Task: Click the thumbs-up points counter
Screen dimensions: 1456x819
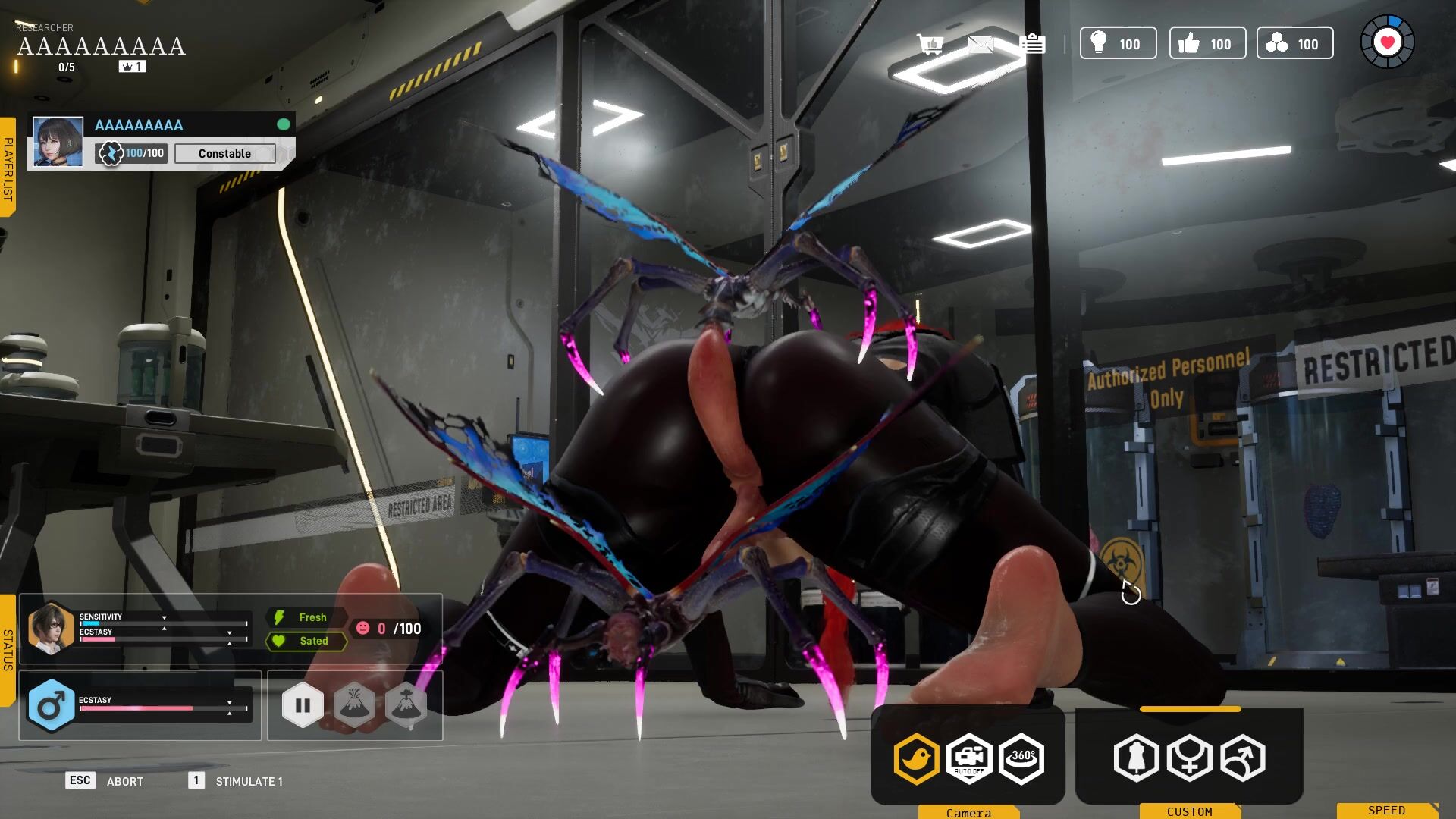Action: coord(1207,43)
